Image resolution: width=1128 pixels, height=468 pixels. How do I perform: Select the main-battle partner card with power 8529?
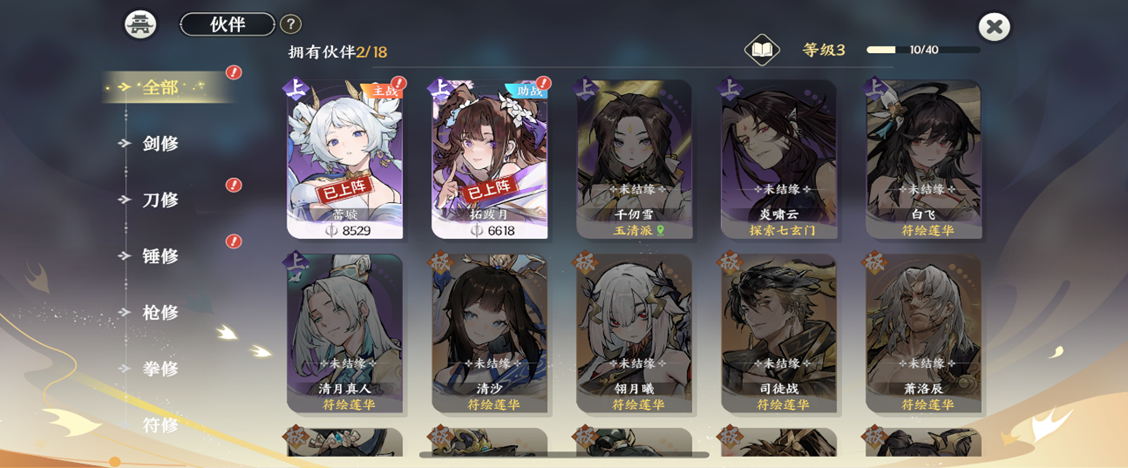(x=345, y=158)
